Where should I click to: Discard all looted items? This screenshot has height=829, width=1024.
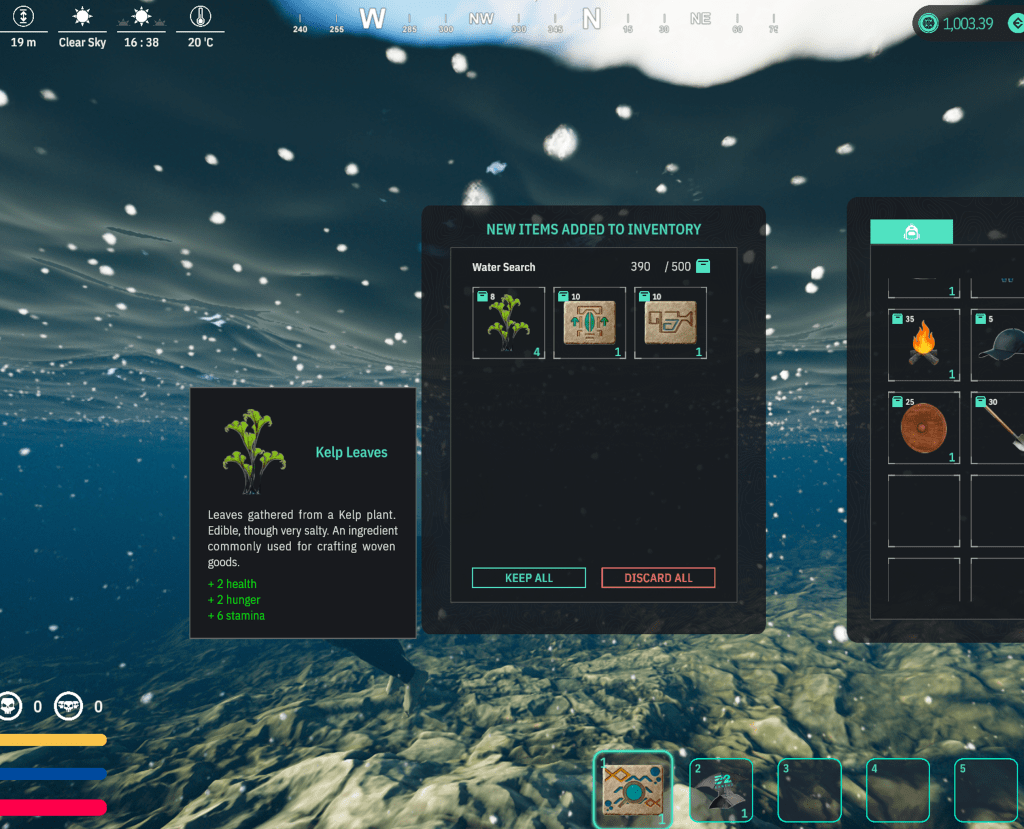tap(658, 578)
